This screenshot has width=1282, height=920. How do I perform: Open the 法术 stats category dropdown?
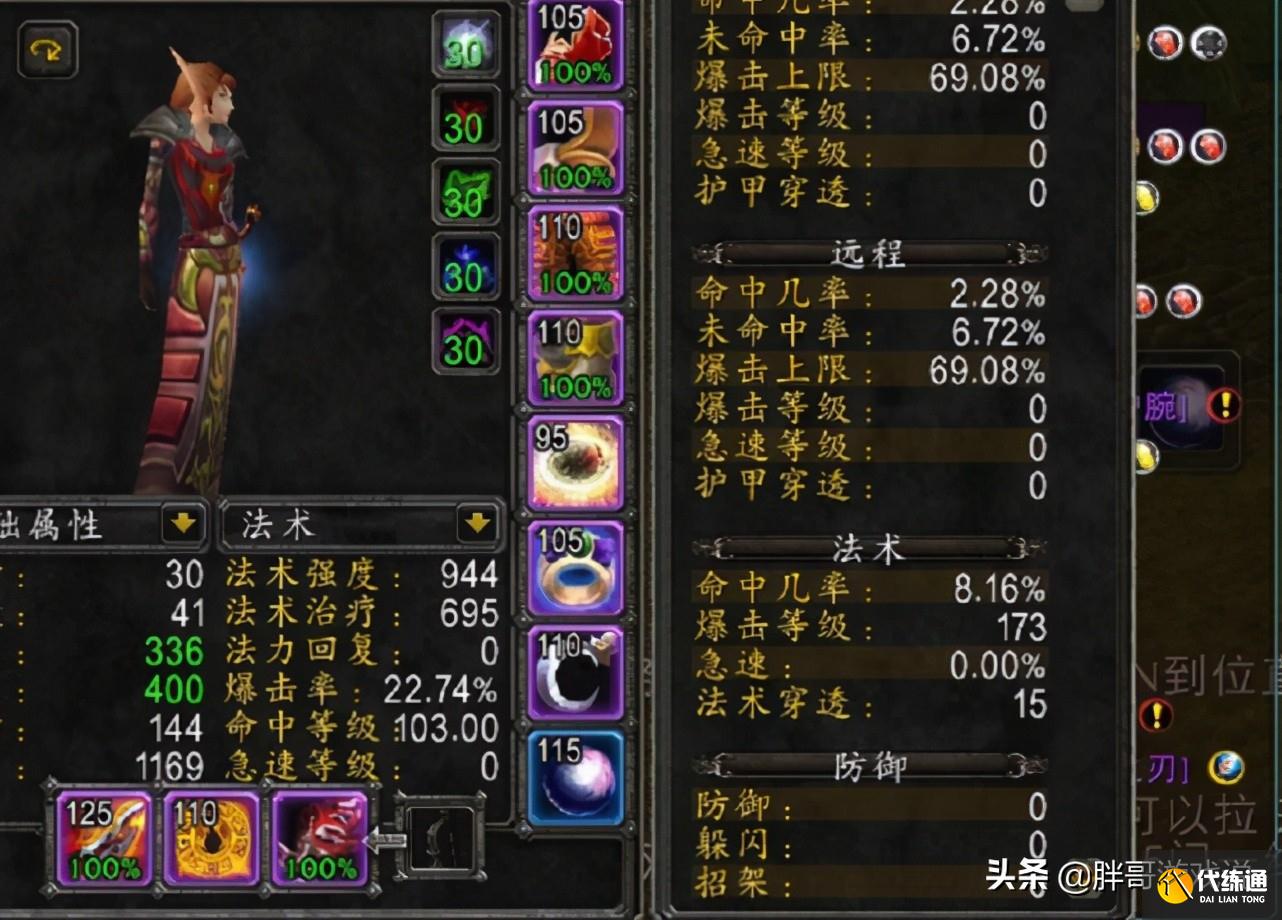360,524
